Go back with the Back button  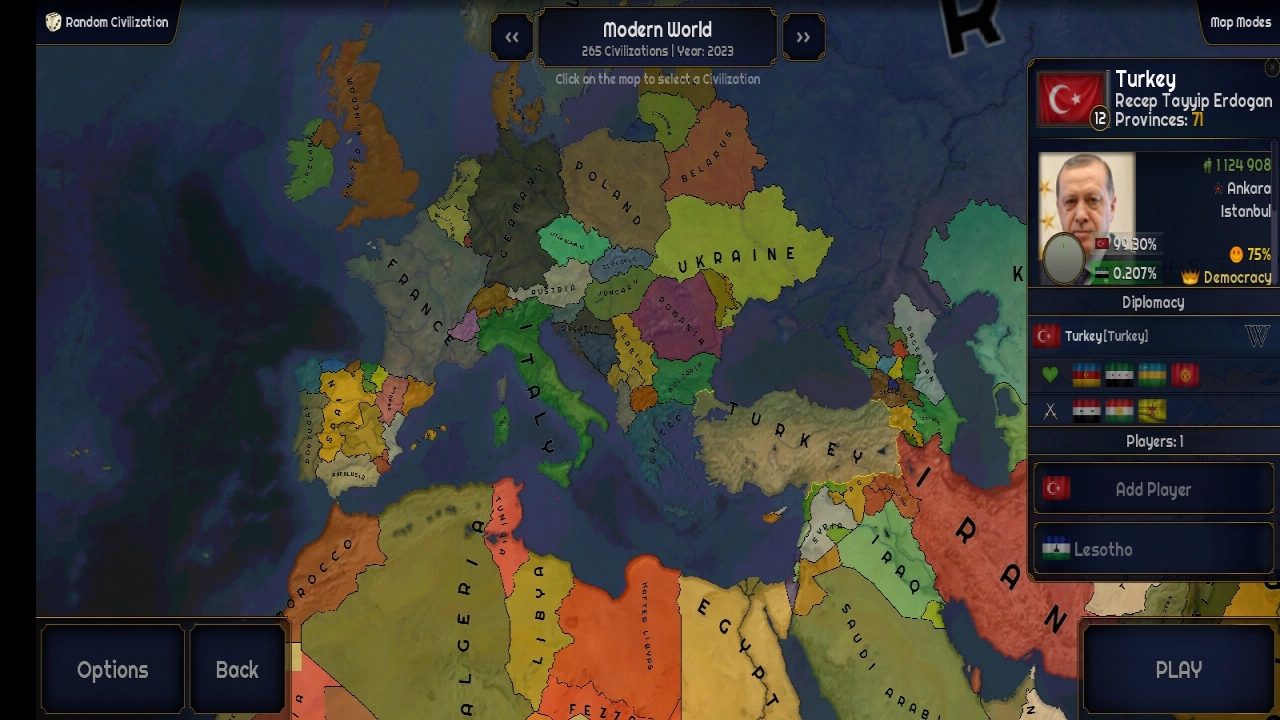point(237,670)
